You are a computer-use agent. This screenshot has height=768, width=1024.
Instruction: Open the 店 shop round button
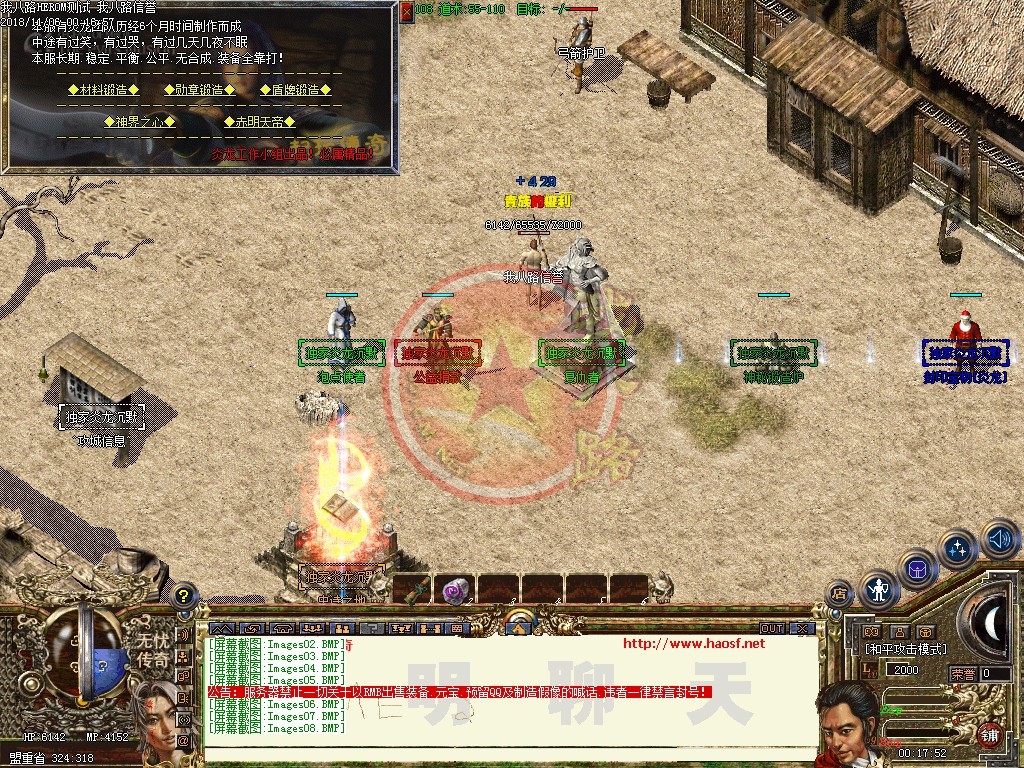tap(838, 593)
